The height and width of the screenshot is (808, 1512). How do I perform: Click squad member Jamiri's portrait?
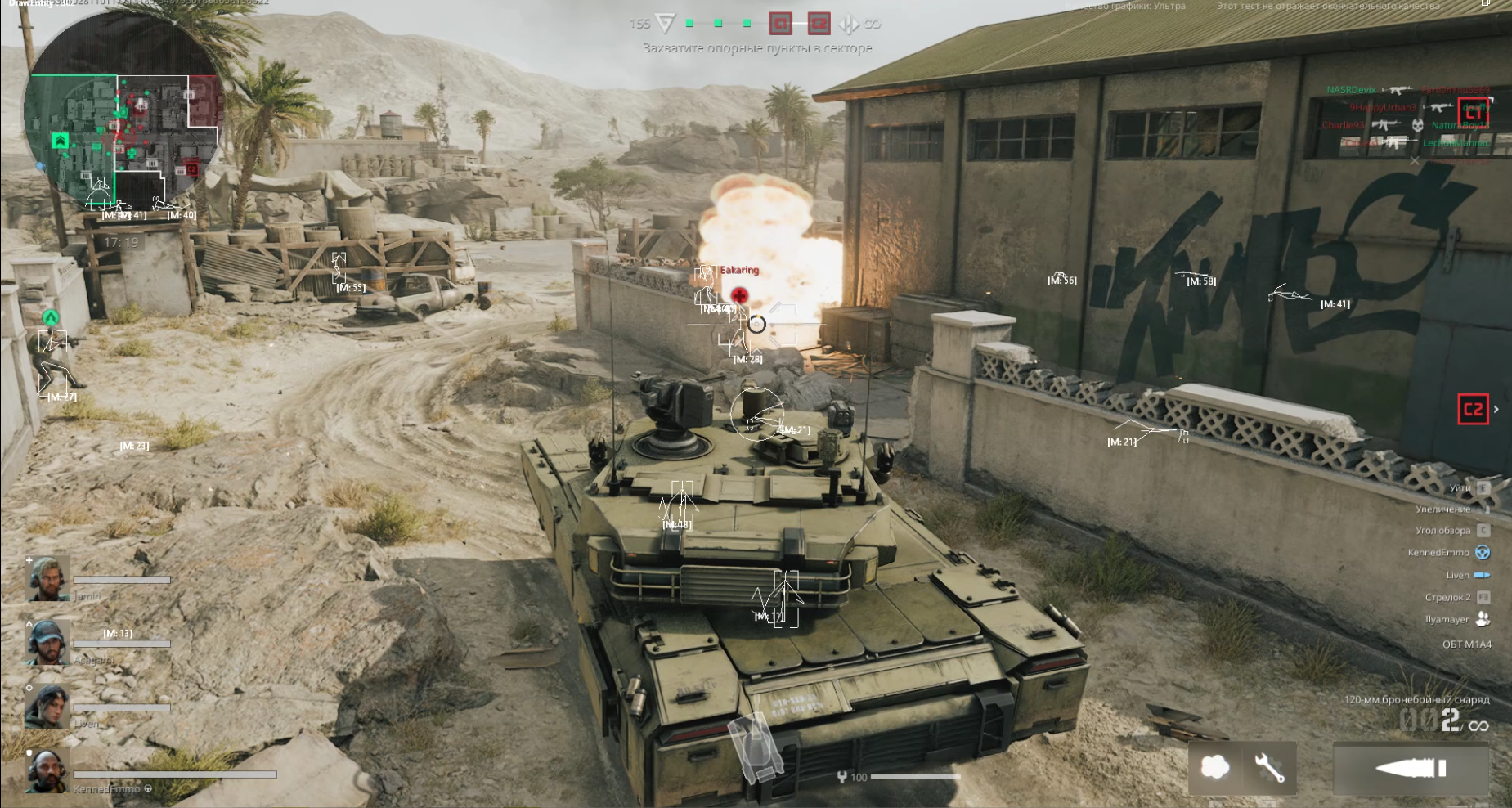(x=48, y=579)
